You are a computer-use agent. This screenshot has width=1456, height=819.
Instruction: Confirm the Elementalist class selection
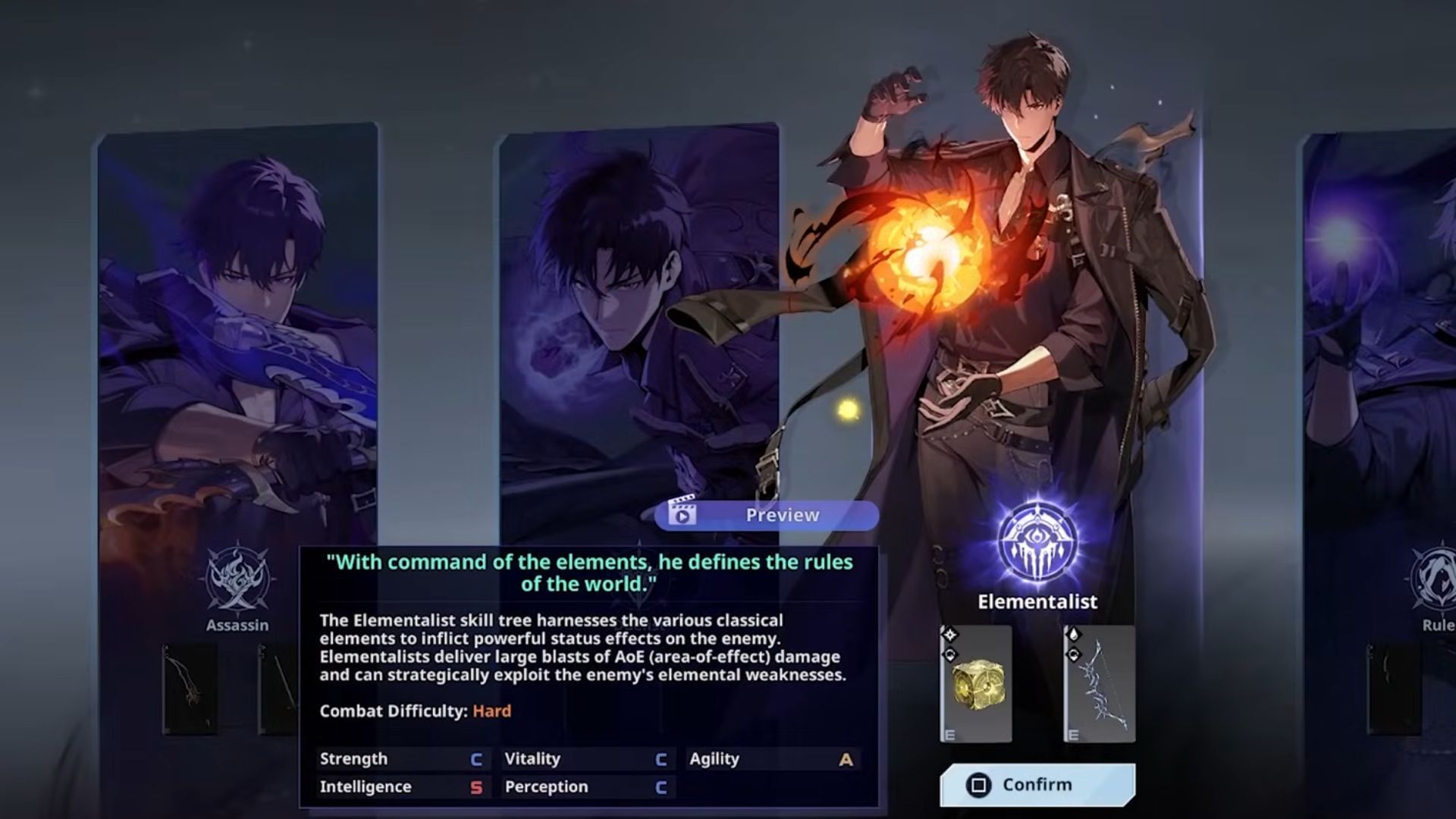(1039, 785)
